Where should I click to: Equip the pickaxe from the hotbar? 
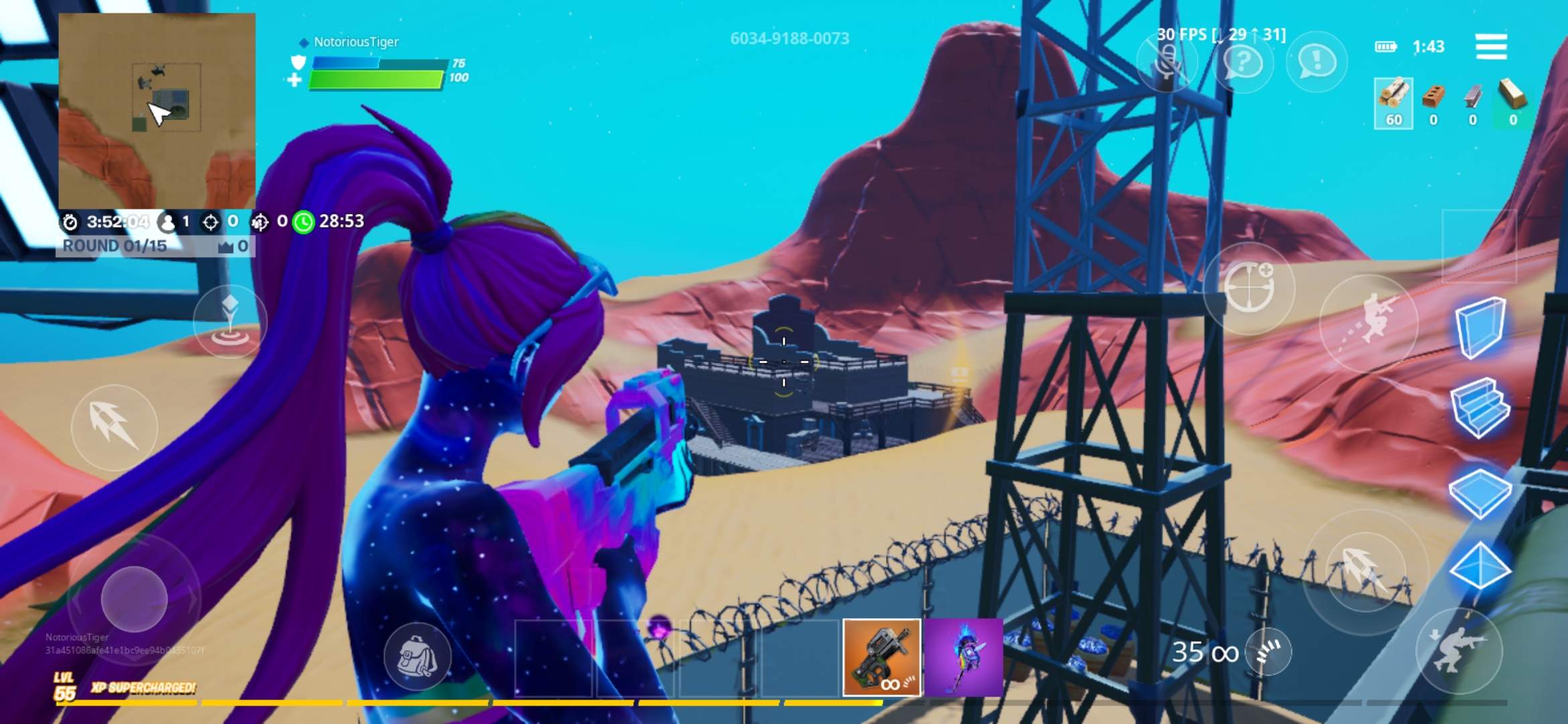(x=963, y=657)
